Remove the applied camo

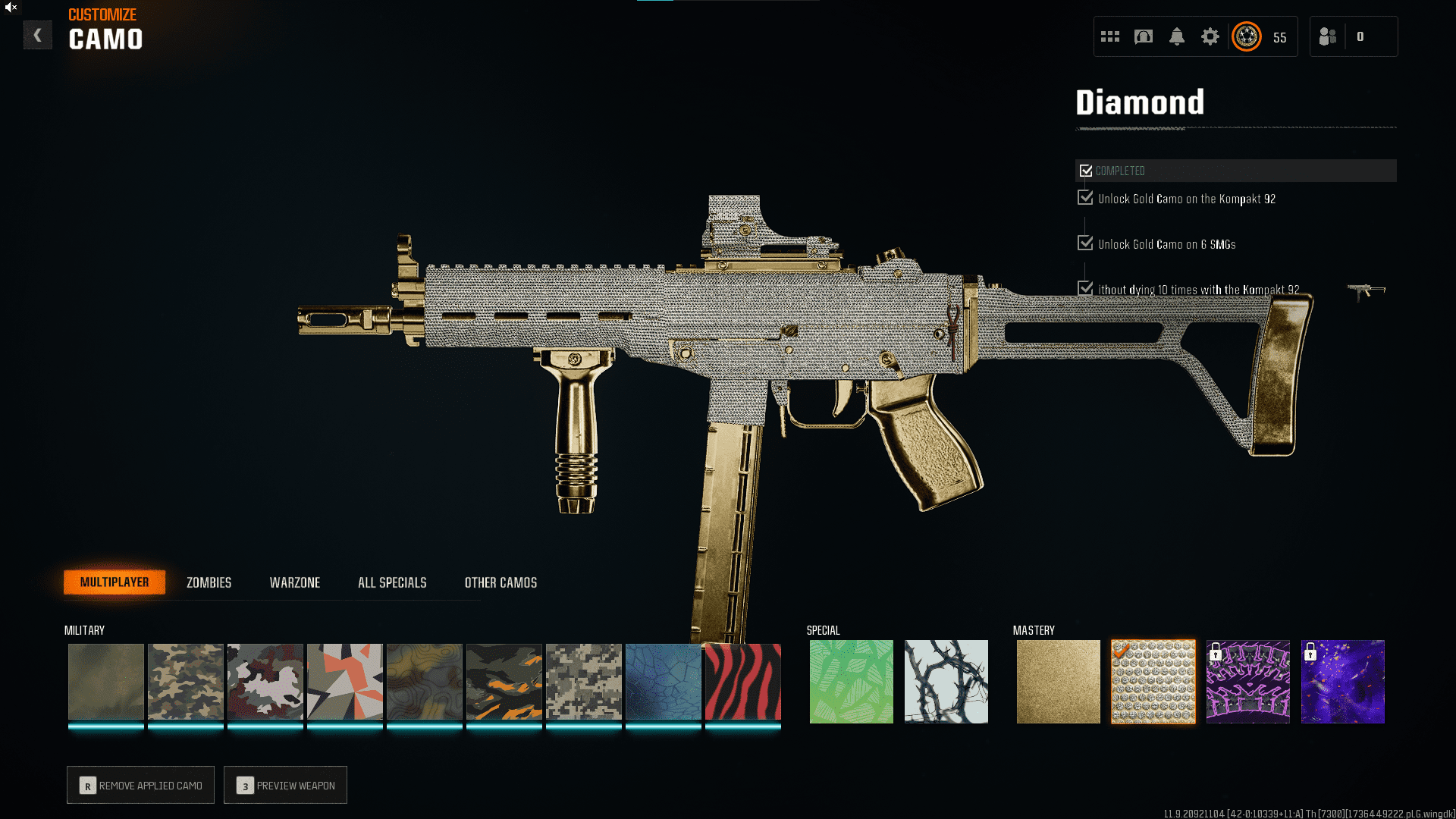click(x=141, y=785)
